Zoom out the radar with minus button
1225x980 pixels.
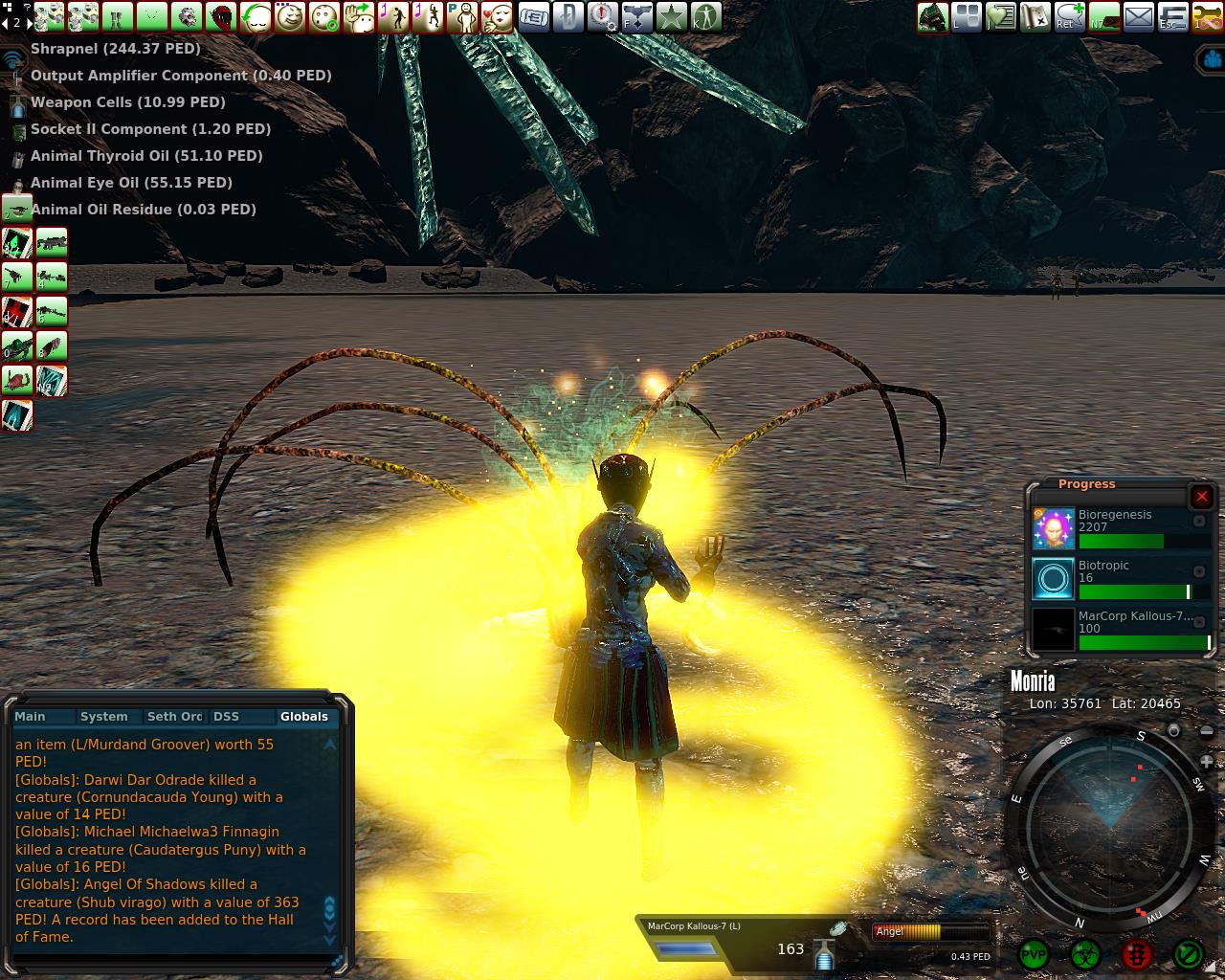(1207, 732)
